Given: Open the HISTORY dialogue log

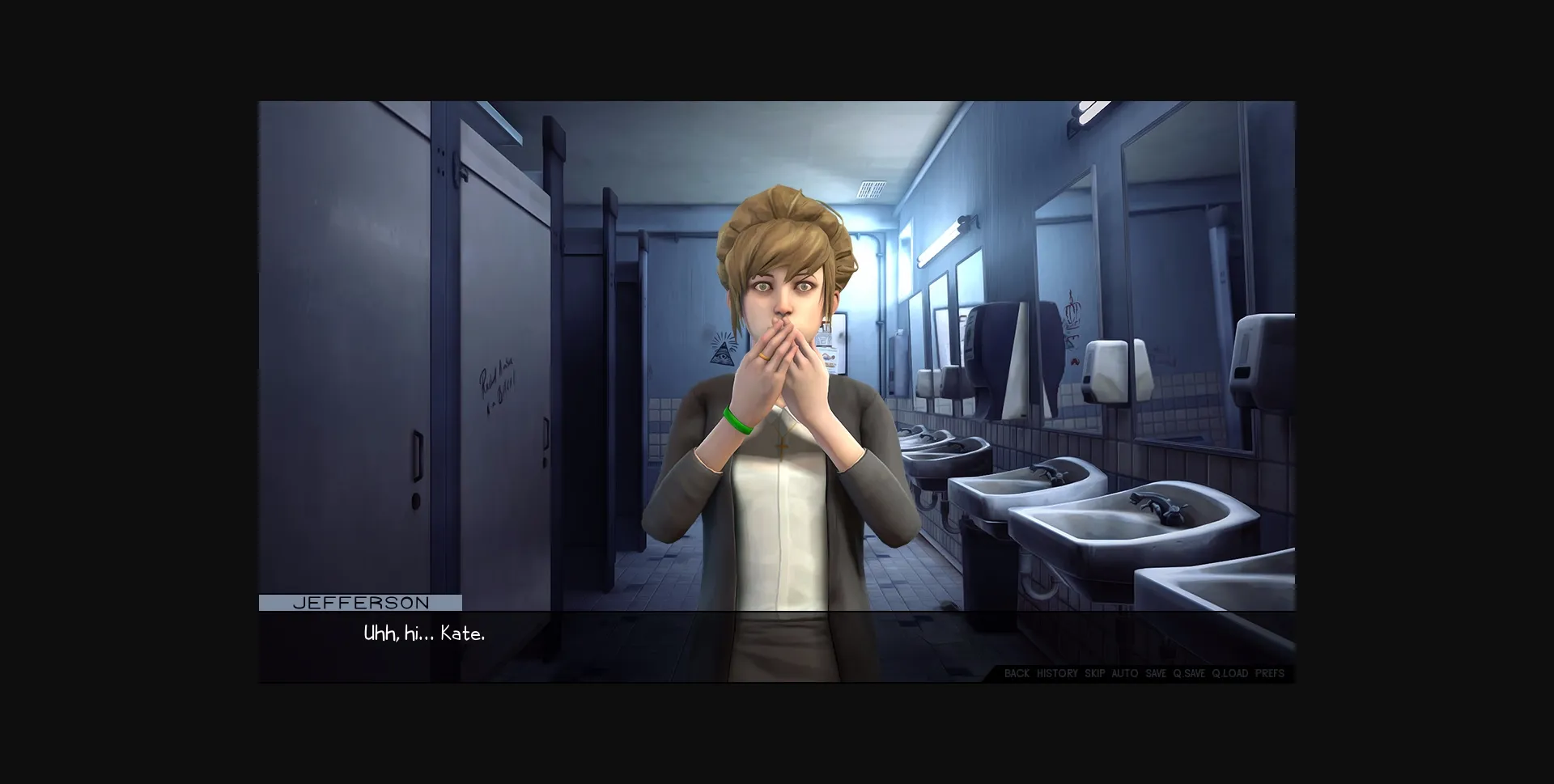Looking at the screenshot, I should pyautogui.click(x=1058, y=673).
